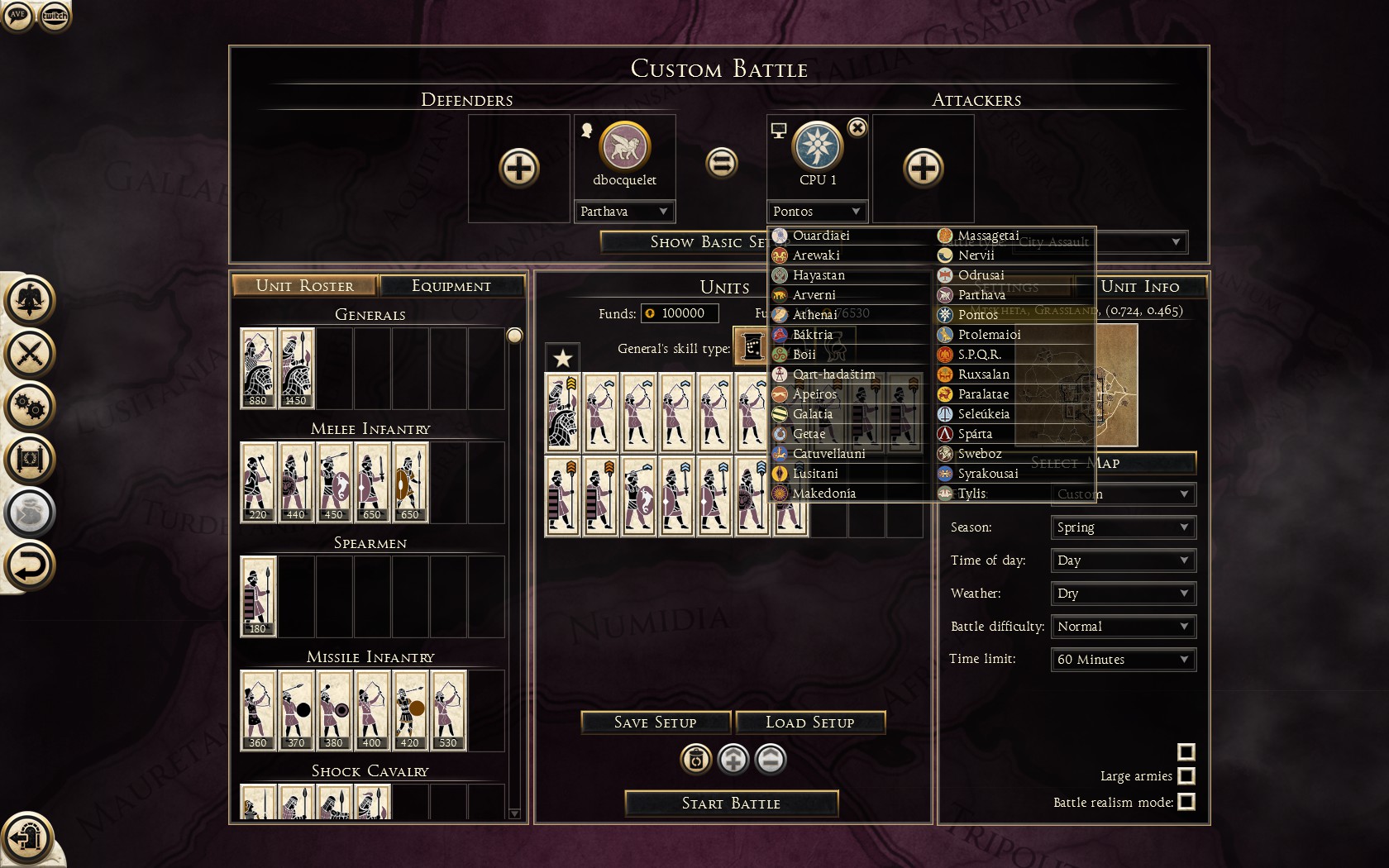Change the Time of day dropdown
The width and height of the screenshot is (1389, 868).
[x=1123, y=560]
